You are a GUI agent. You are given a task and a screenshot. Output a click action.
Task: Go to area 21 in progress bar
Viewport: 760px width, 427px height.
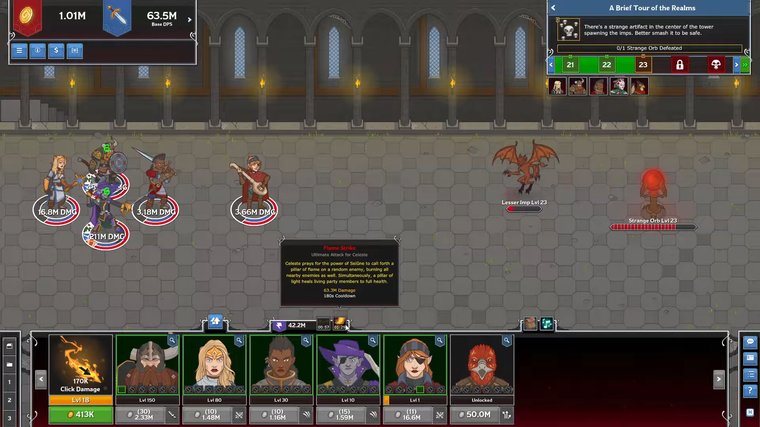pos(570,64)
